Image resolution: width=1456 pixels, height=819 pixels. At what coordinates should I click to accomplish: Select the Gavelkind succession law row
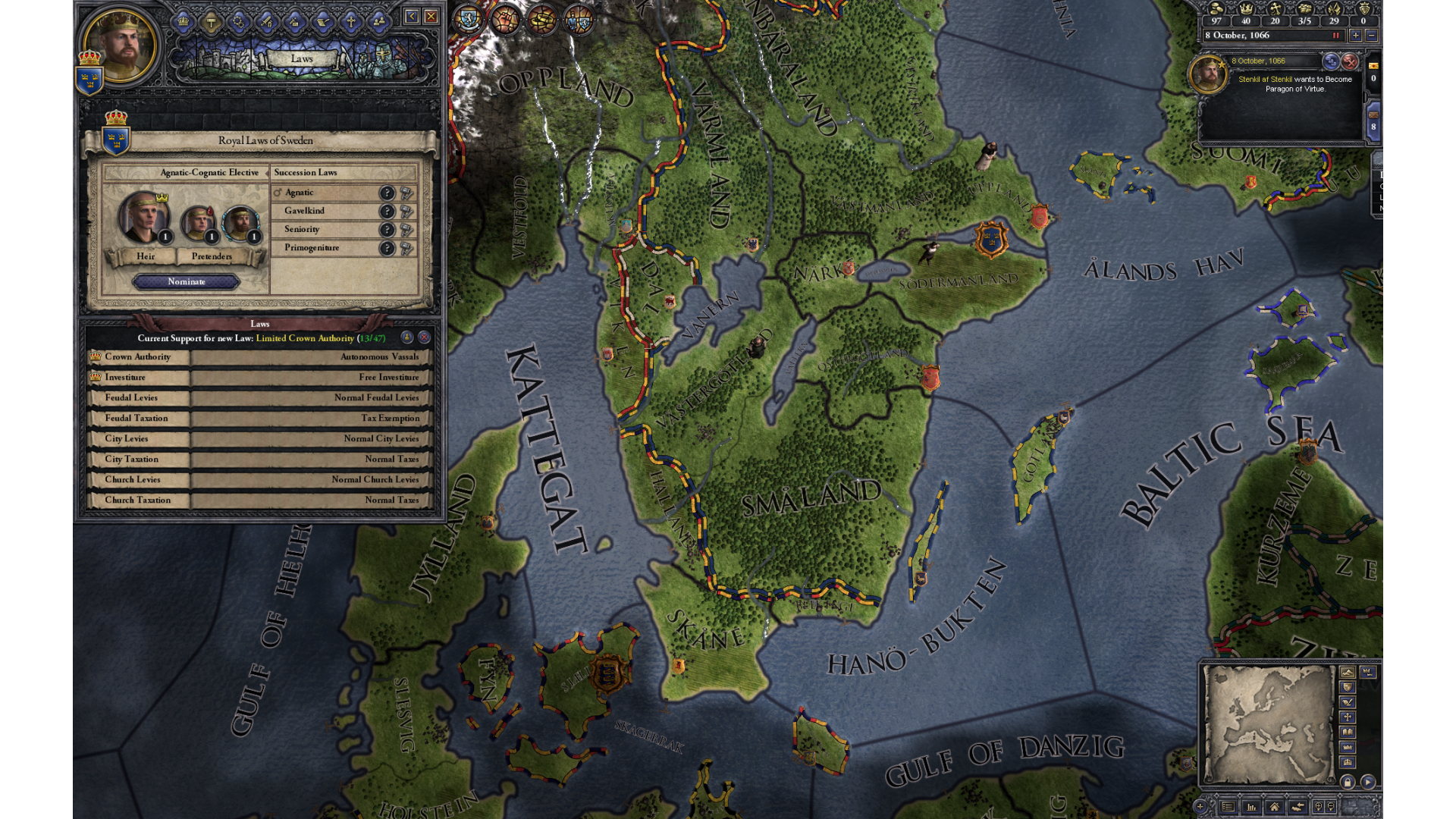point(326,212)
